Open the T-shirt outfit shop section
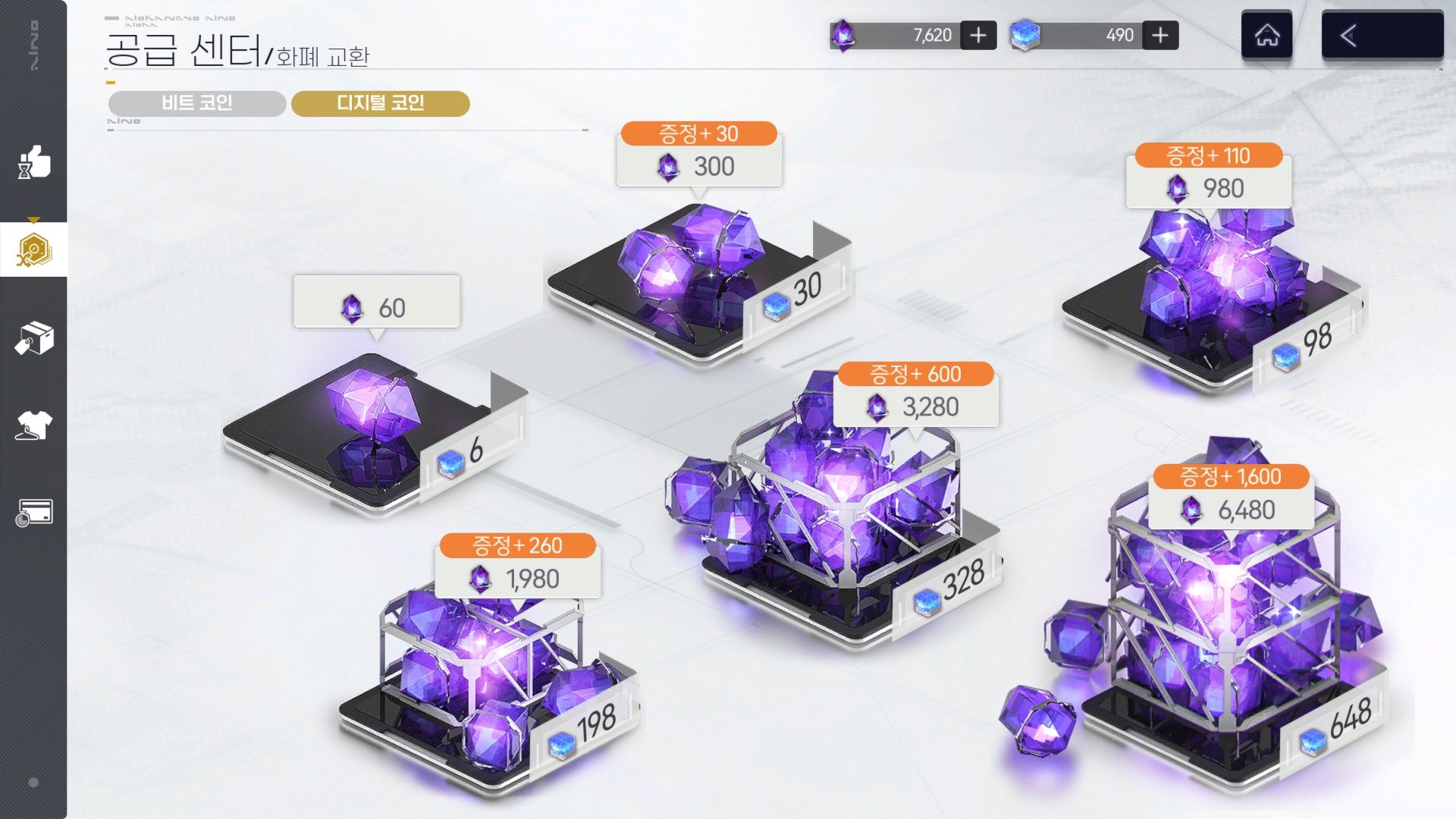Viewport: 1456px width, 819px height. tap(33, 425)
